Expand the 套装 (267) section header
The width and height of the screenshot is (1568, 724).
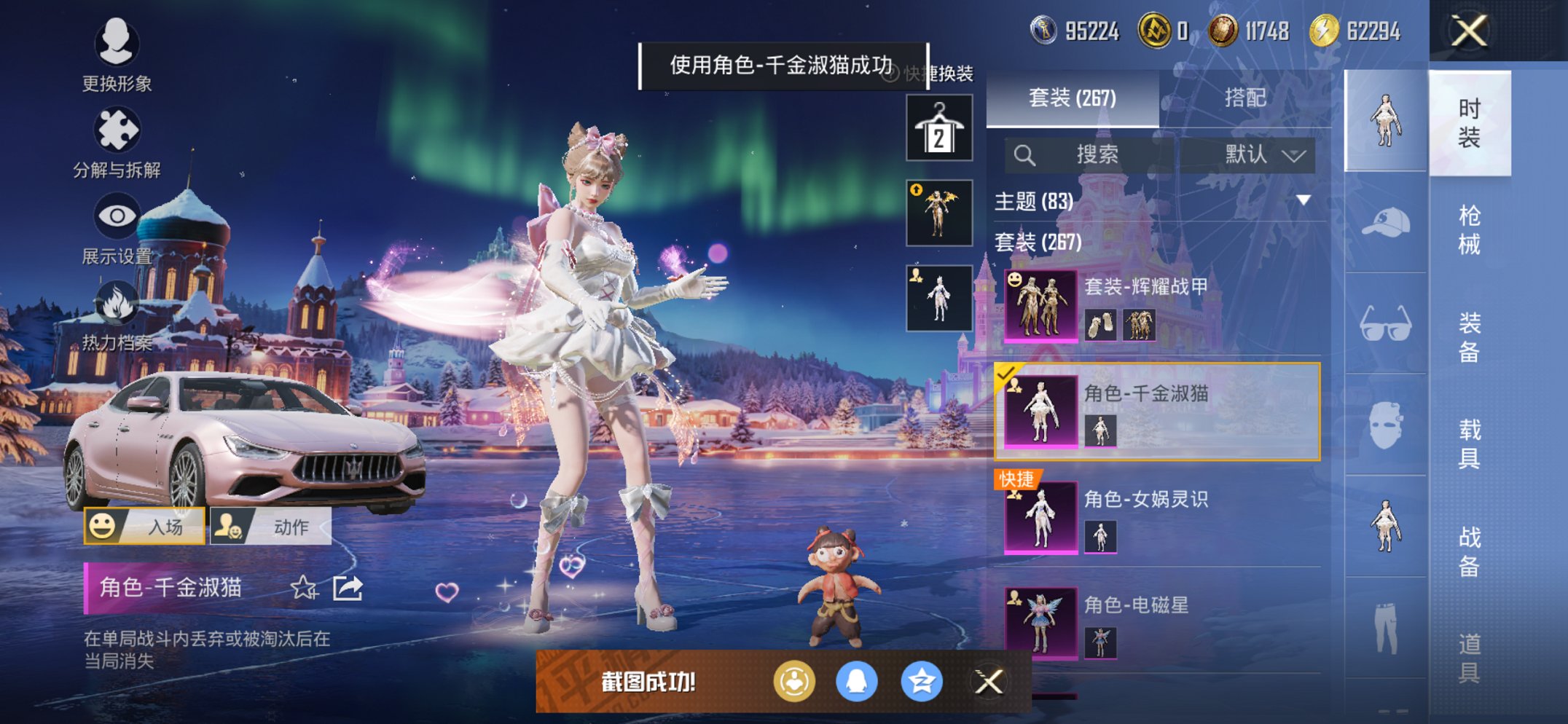point(1035,242)
